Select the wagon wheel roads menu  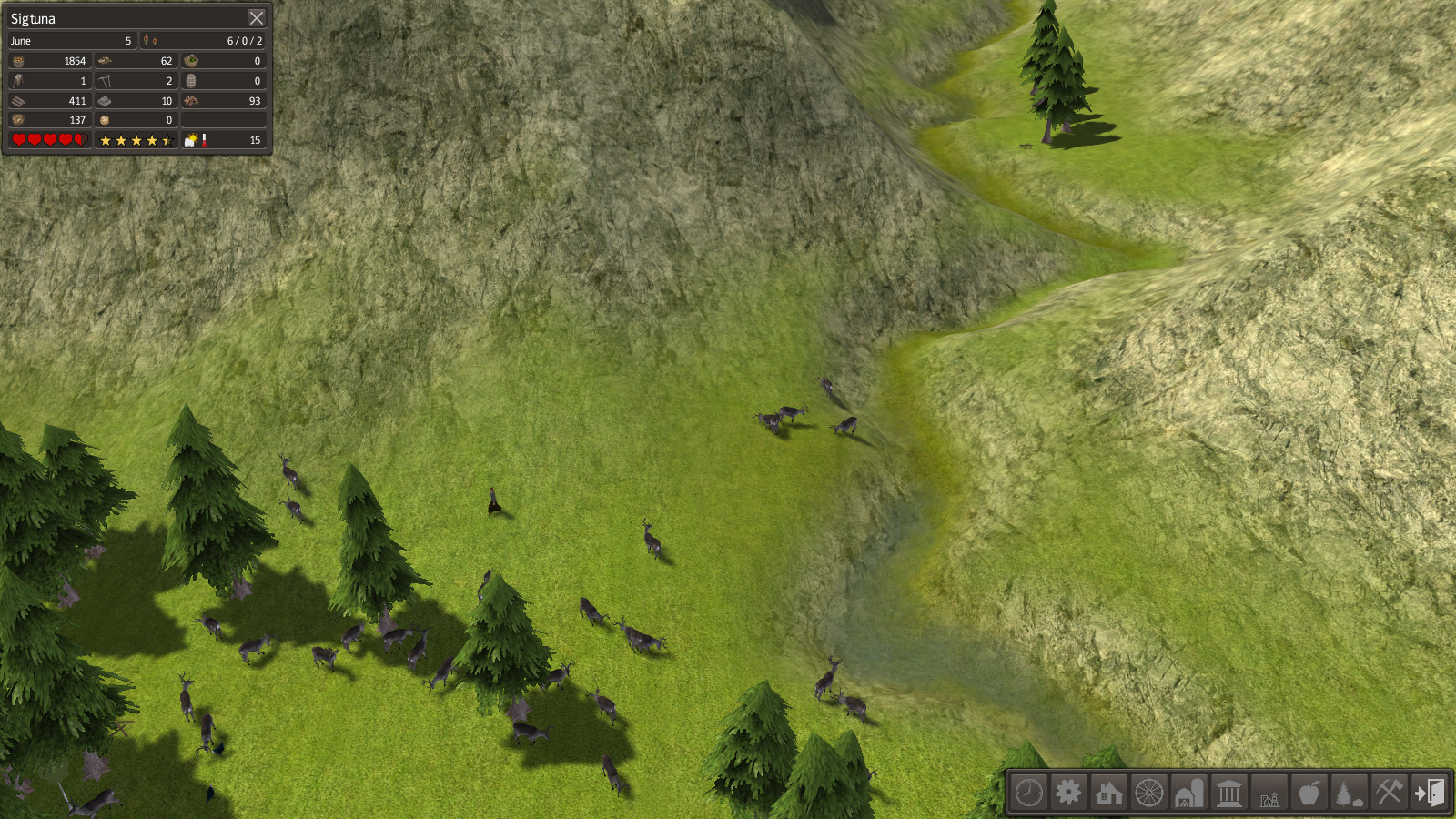[1149, 793]
